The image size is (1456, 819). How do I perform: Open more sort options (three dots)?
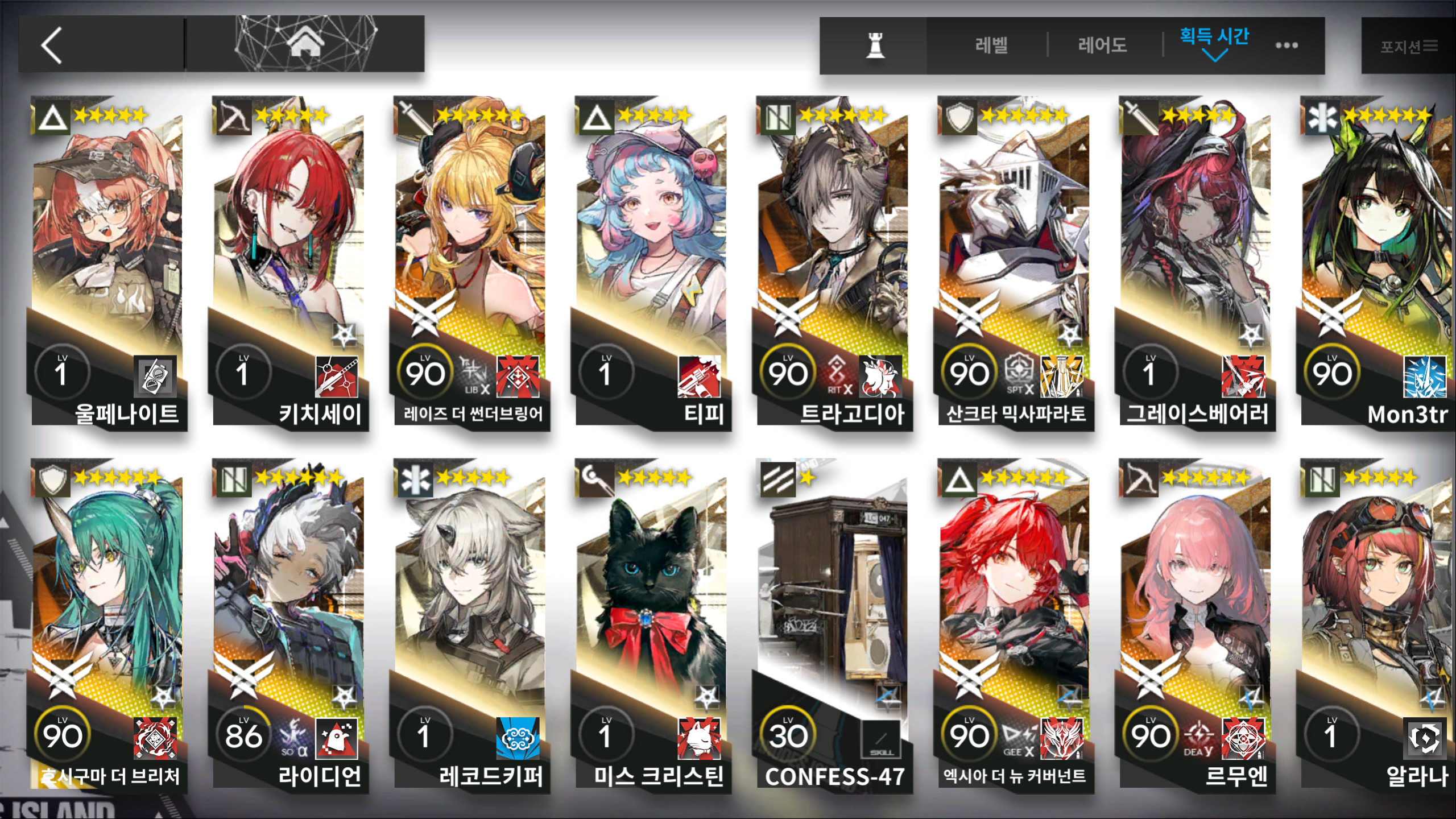pyautogui.click(x=1287, y=45)
